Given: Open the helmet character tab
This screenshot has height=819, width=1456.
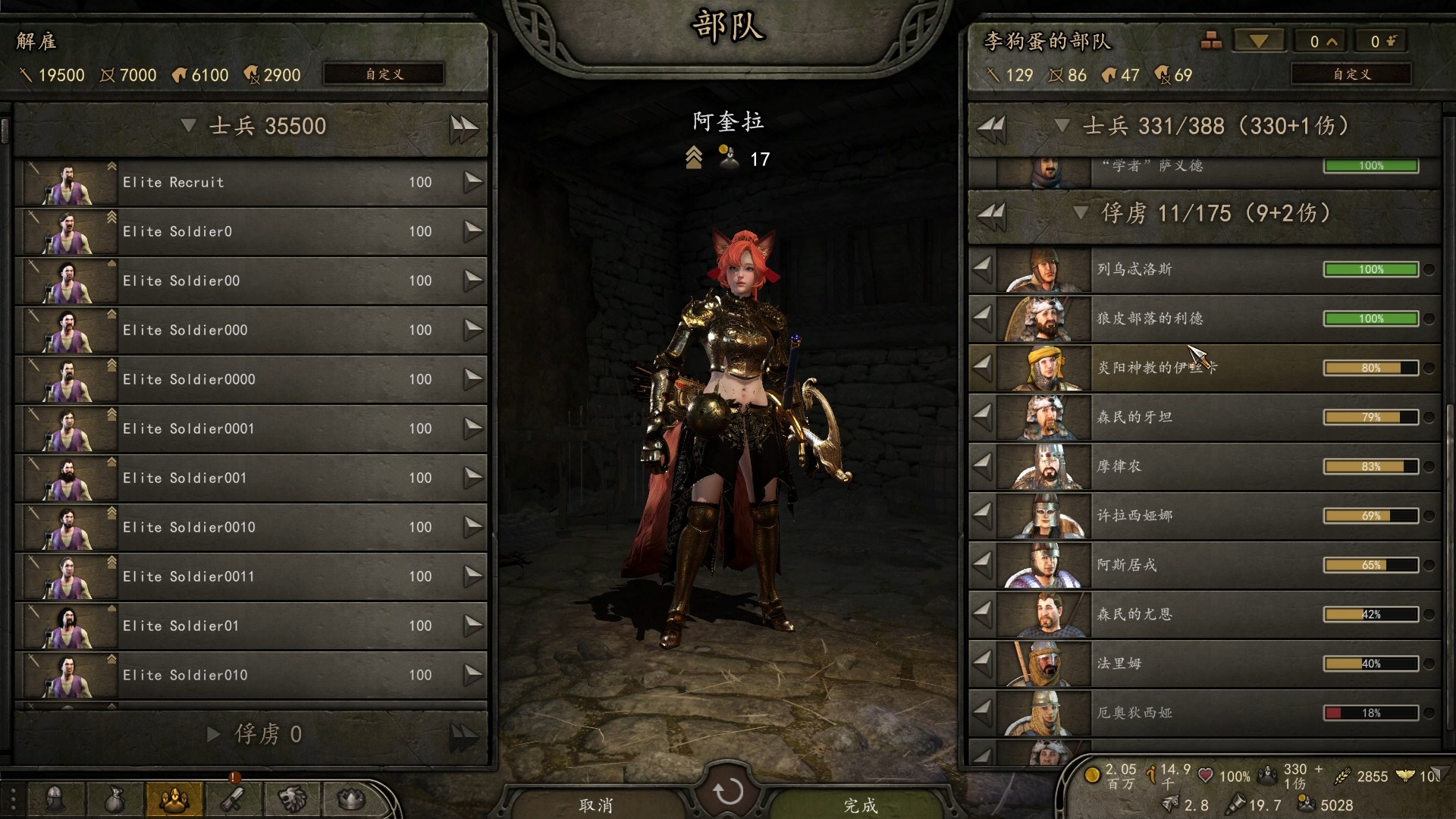Looking at the screenshot, I should click(x=55, y=799).
